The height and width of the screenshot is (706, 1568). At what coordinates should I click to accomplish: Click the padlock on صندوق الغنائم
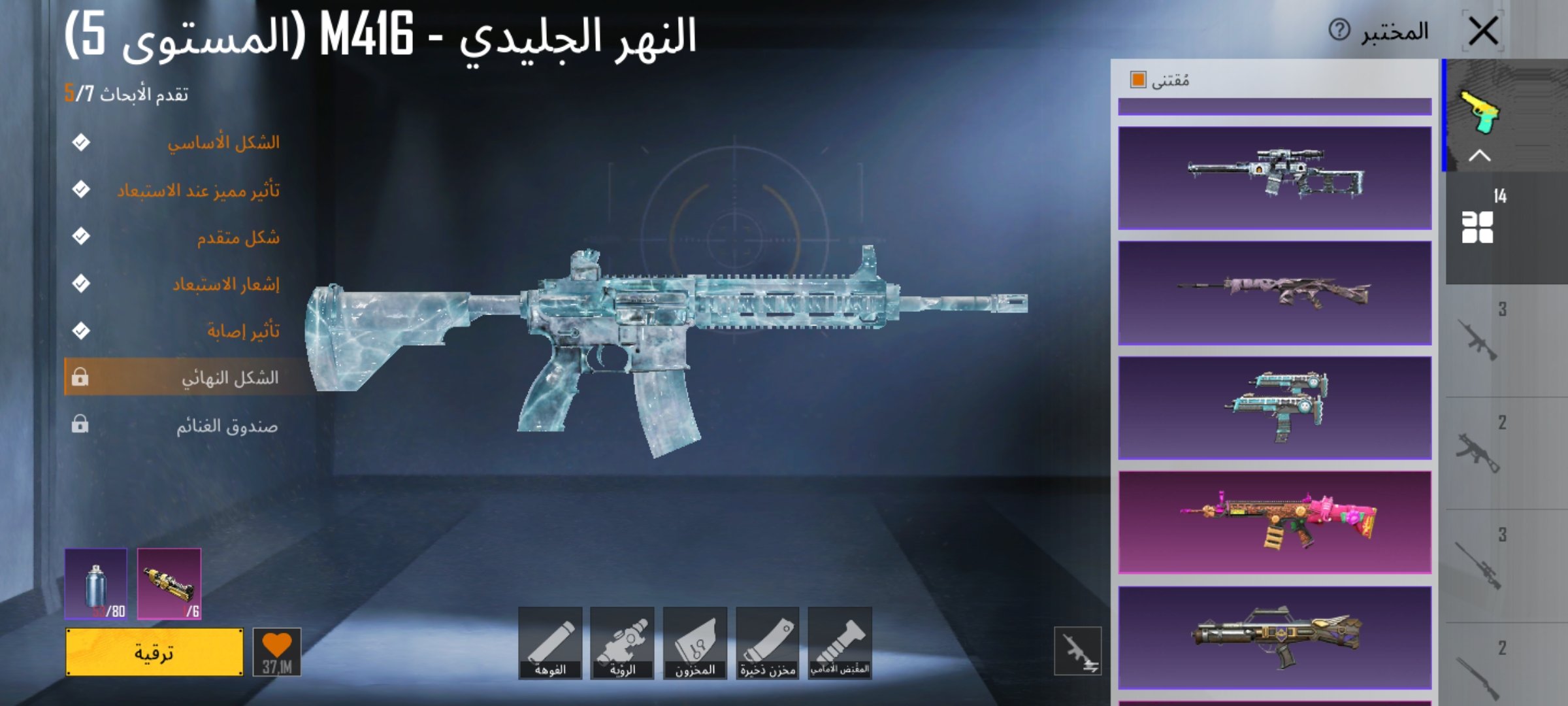coord(81,423)
